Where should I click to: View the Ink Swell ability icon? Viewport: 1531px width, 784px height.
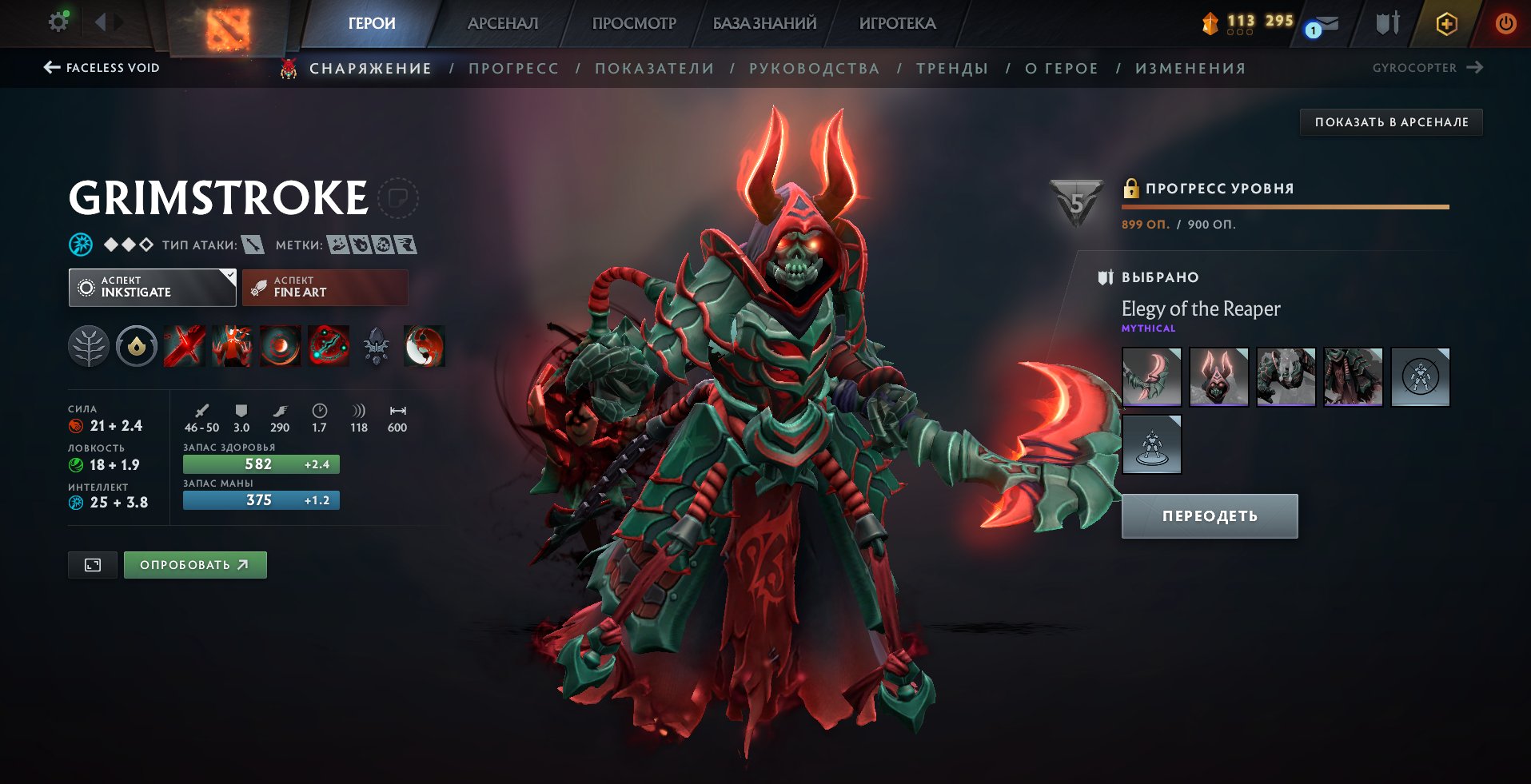(x=280, y=345)
